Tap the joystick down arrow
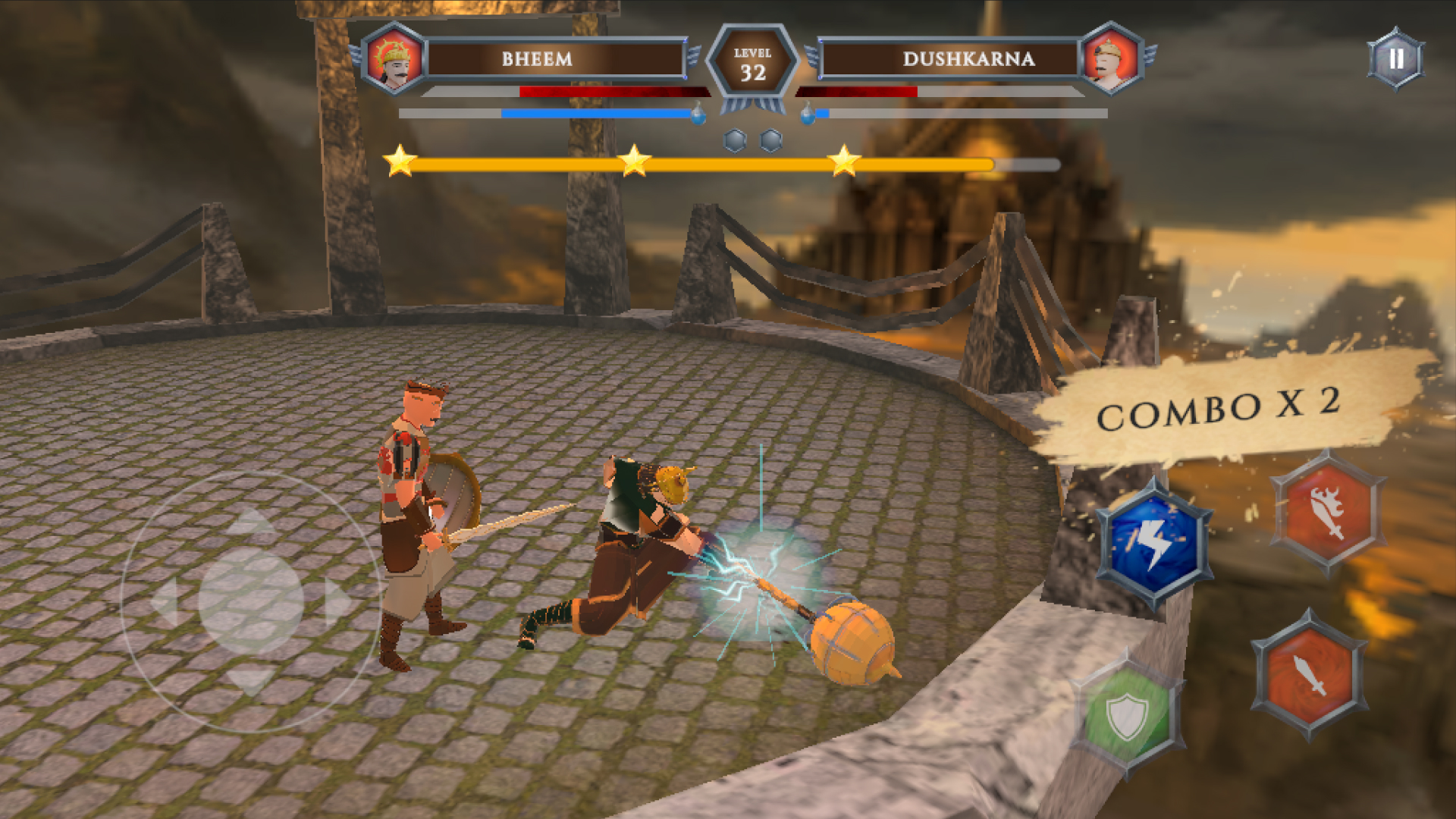 pyautogui.click(x=251, y=680)
